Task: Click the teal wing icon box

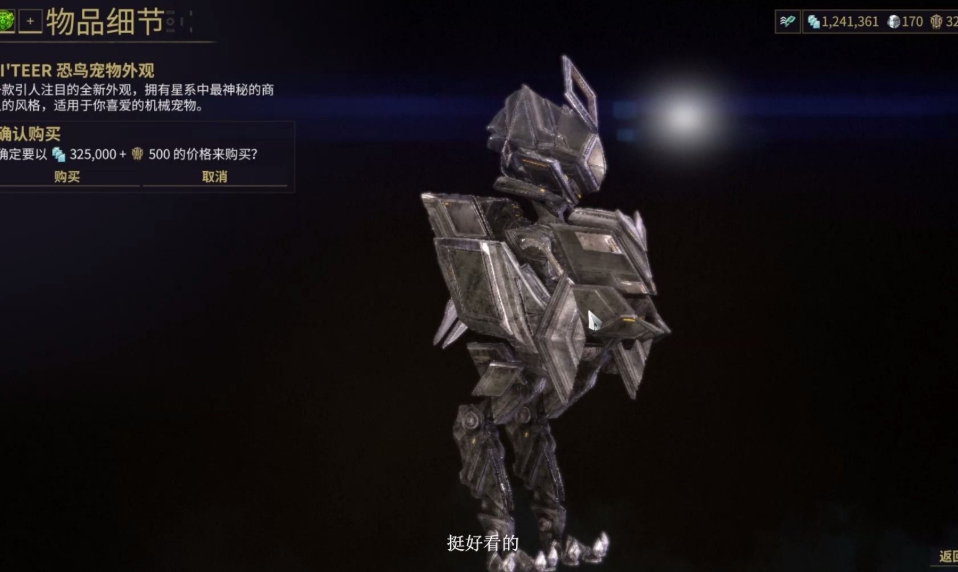Action: click(788, 21)
